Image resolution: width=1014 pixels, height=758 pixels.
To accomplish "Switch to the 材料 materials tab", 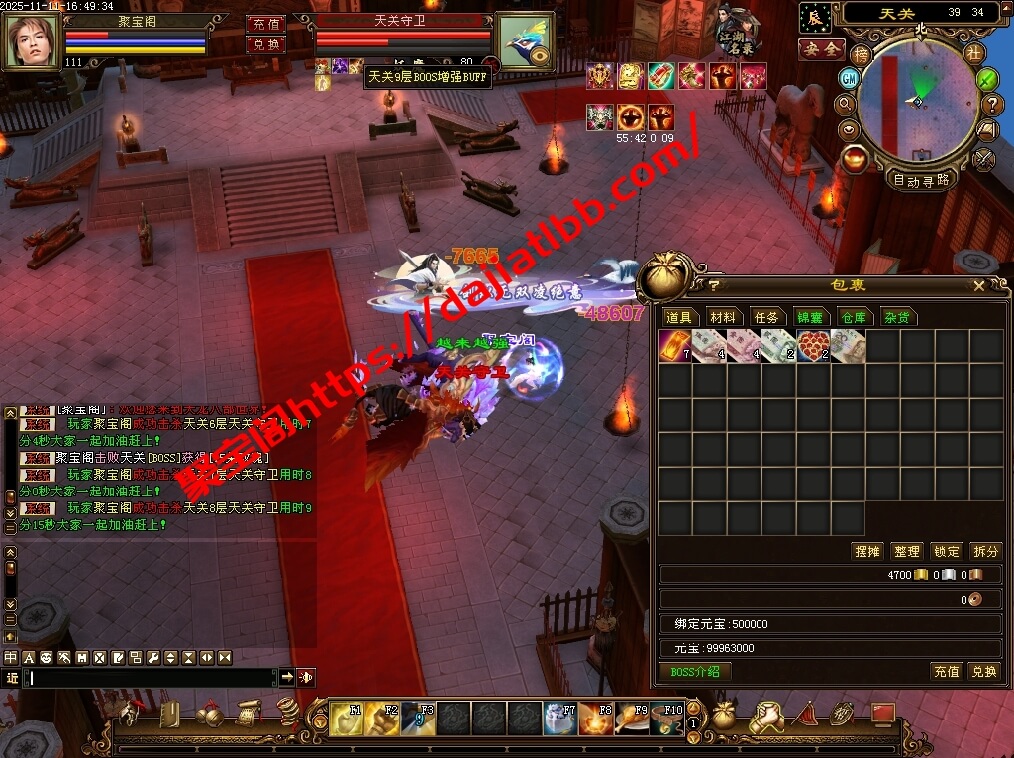I will (x=722, y=317).
